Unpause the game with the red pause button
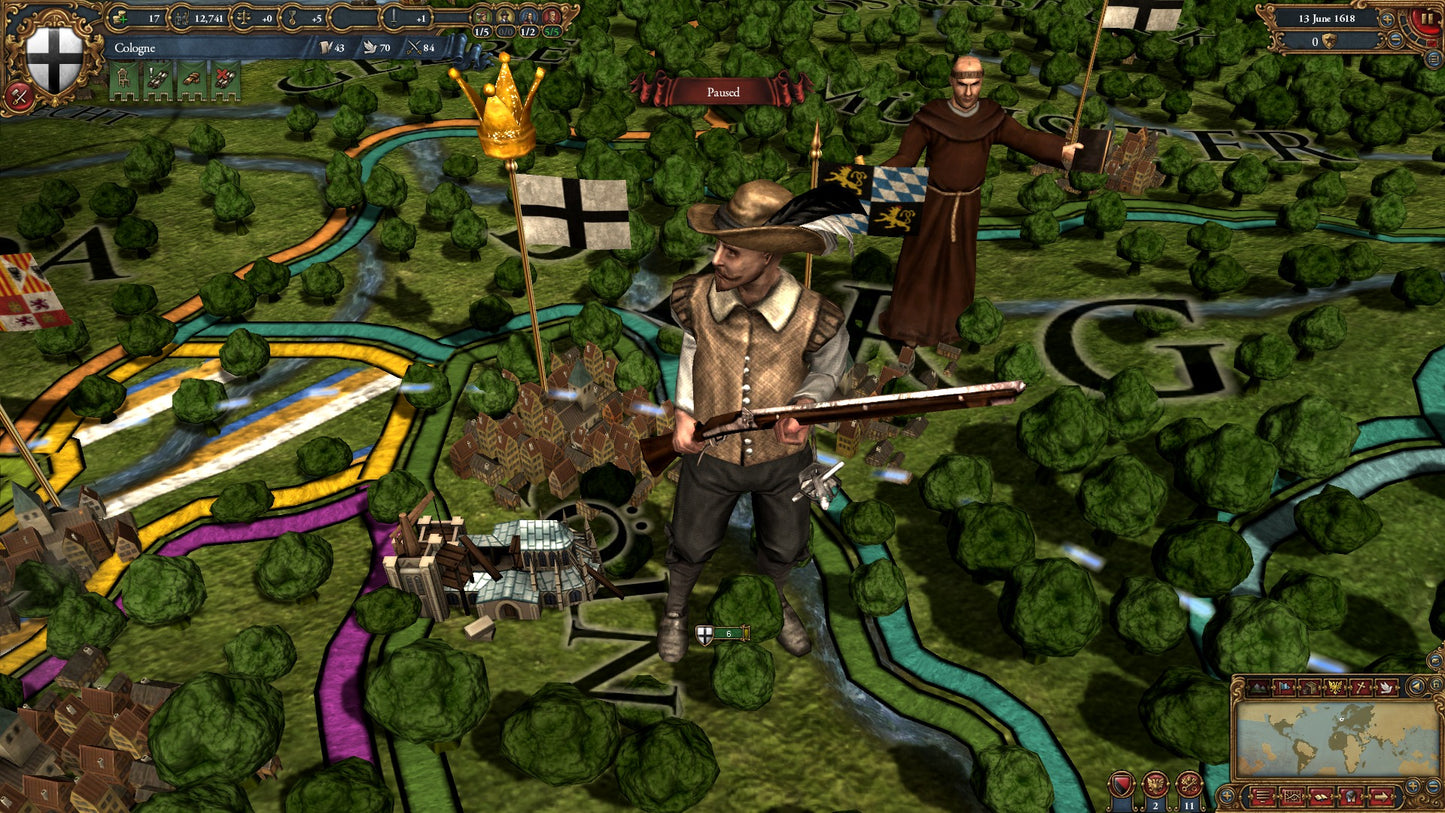 click(1426, 18)
